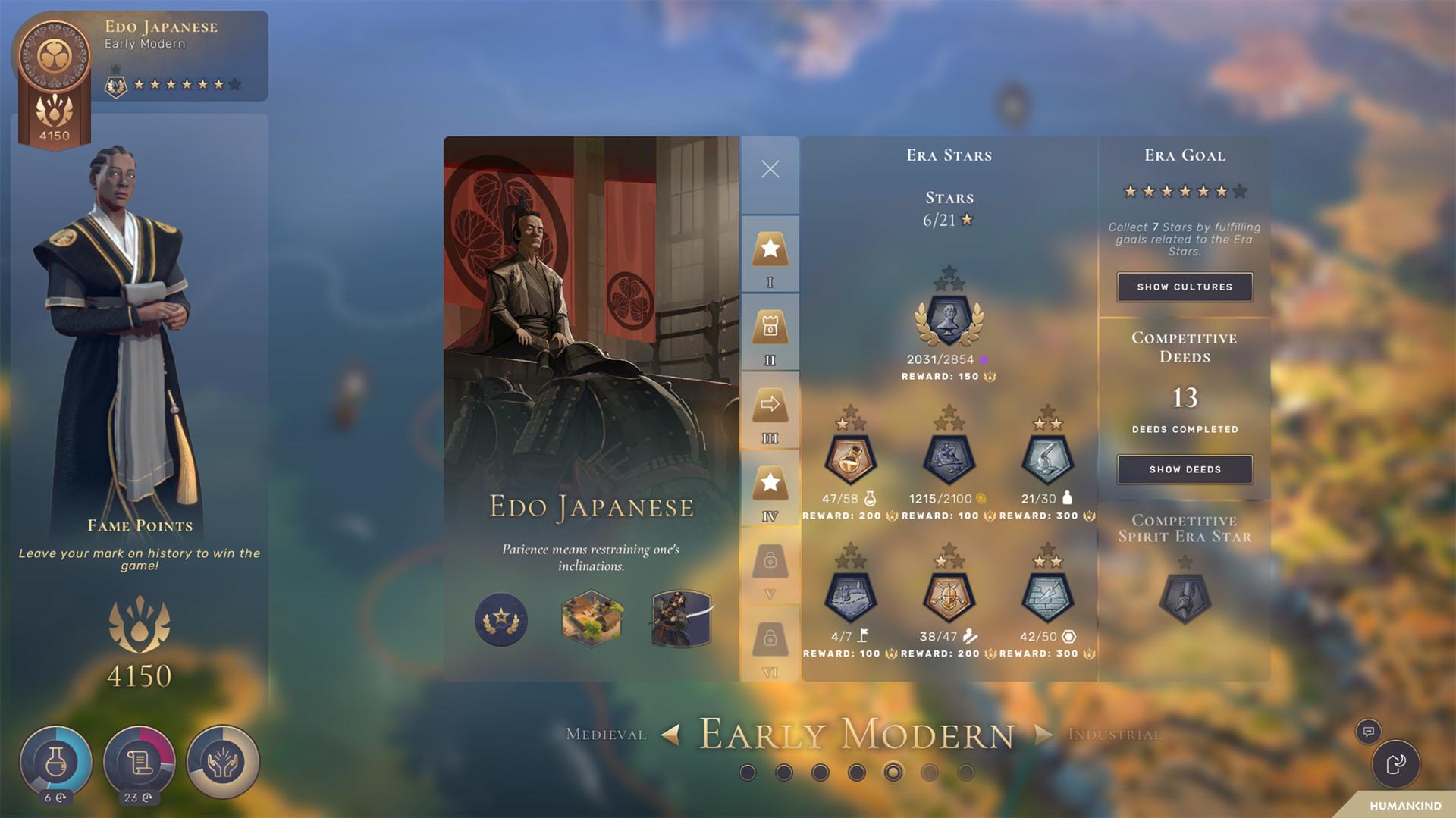Open Era I star tab
This screenshot has width=1456, height=818.
tap(770, 250)
